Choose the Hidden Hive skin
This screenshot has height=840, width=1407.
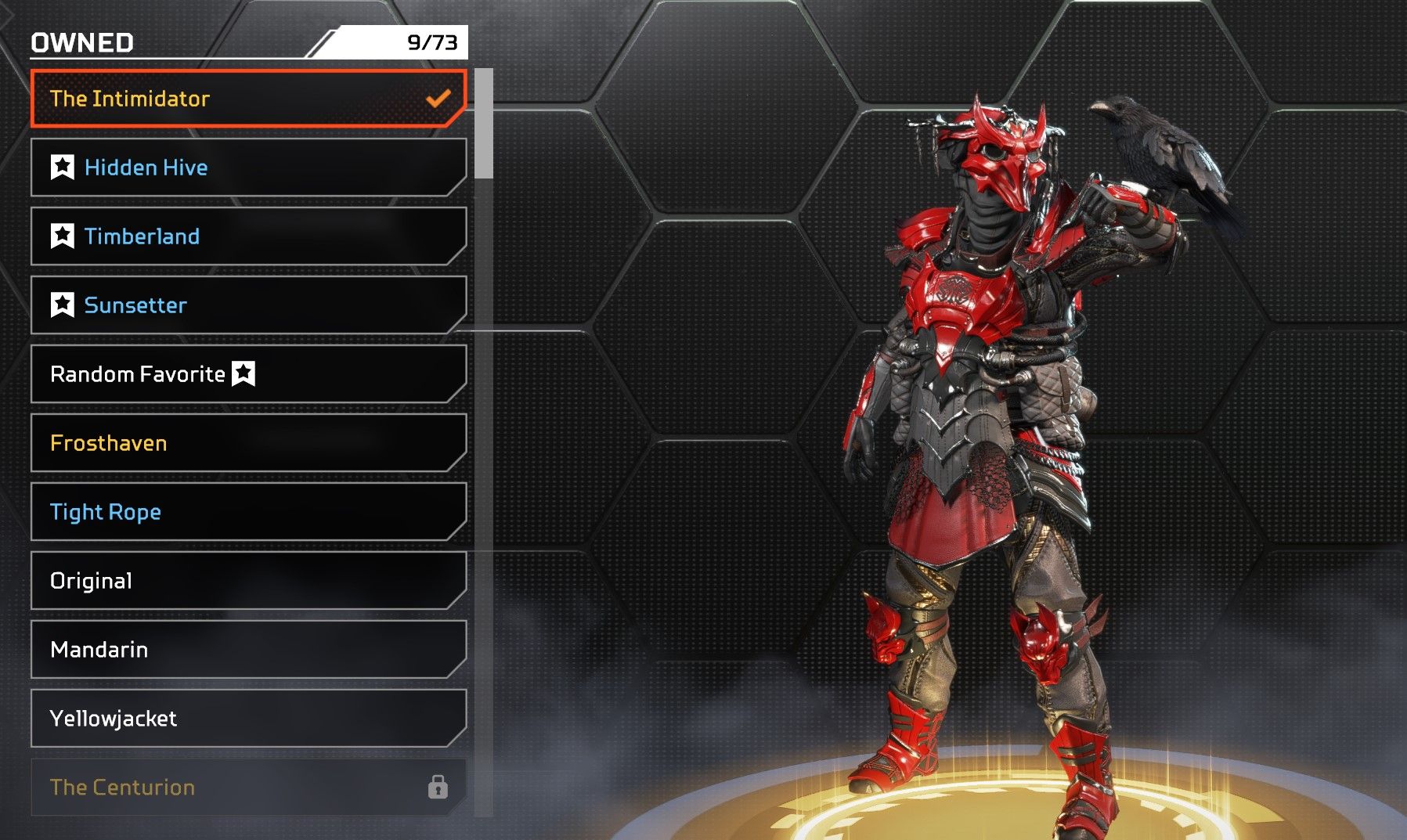point(247,168)
